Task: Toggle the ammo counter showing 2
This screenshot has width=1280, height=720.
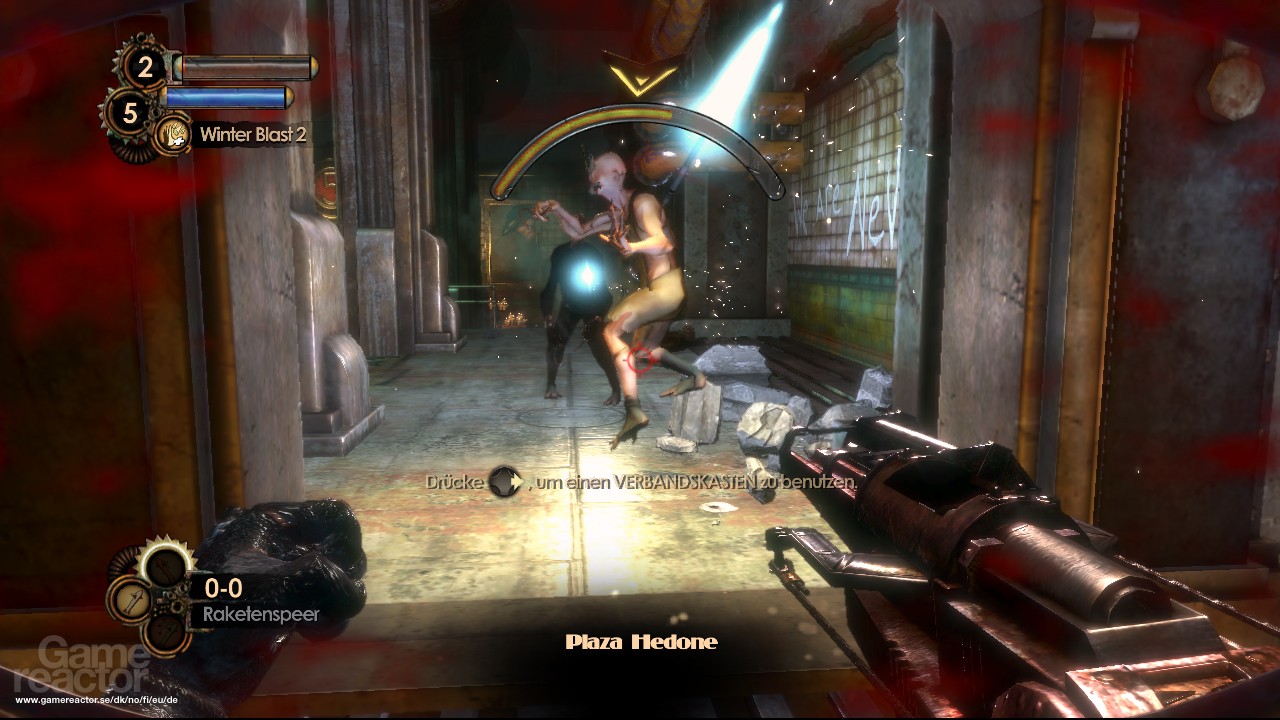Action: (145, 67)
